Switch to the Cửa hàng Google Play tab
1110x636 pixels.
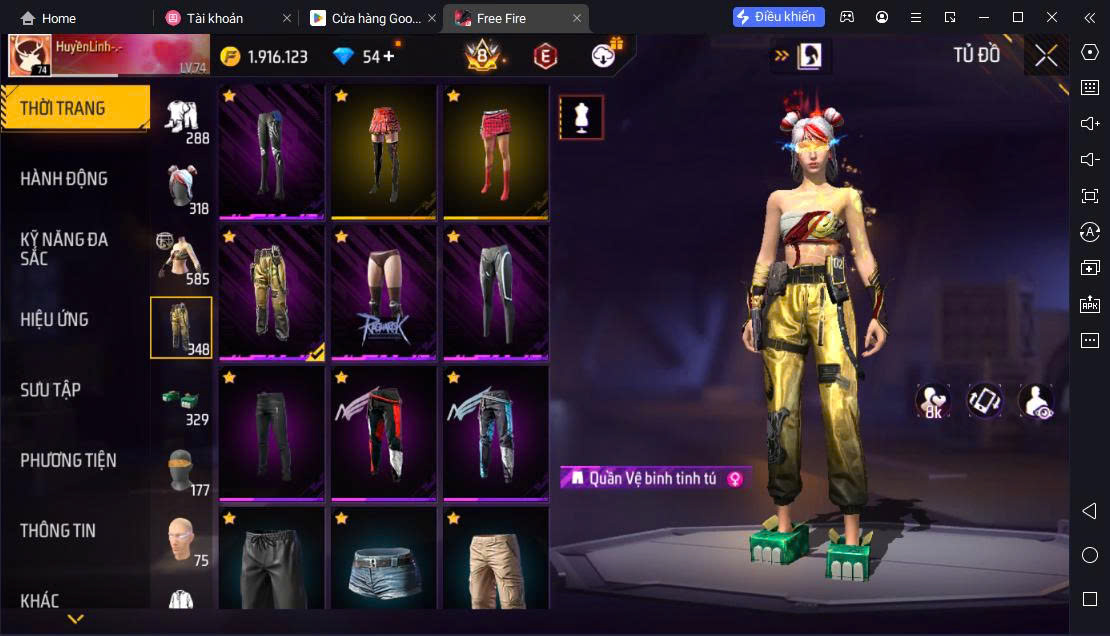point(370,18)
